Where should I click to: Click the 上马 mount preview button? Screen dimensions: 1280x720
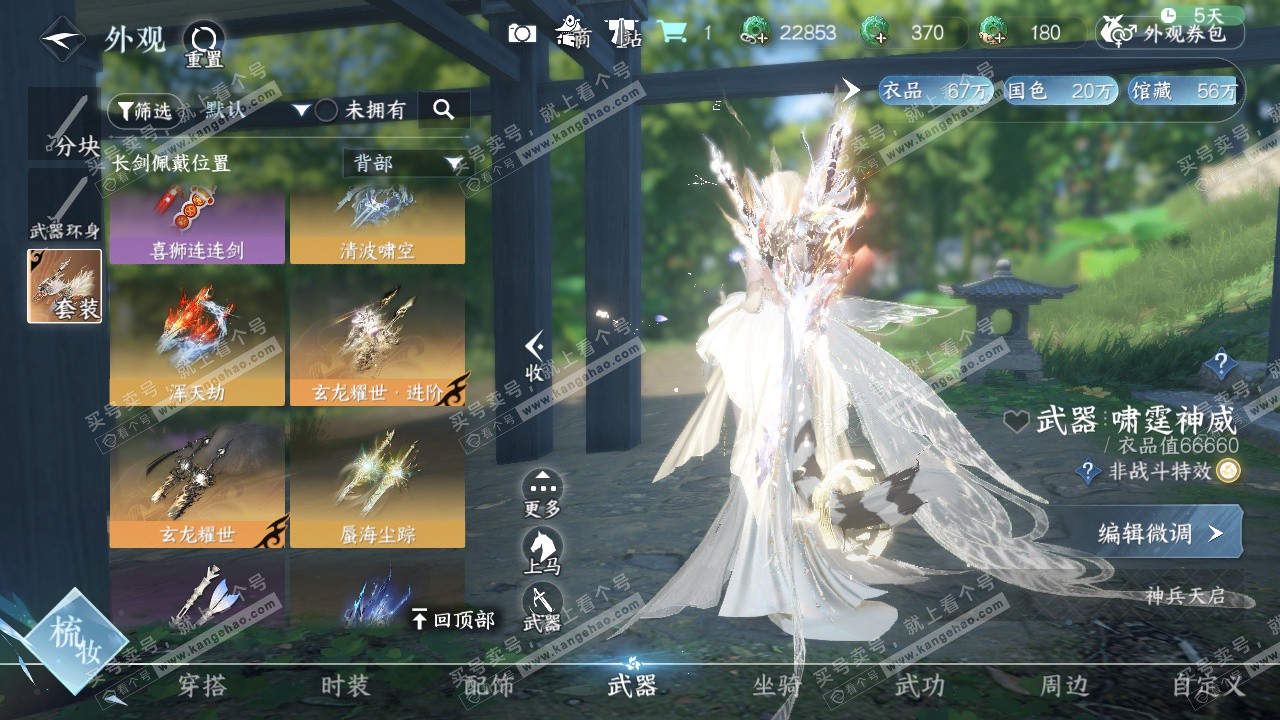tap(543, 551)
